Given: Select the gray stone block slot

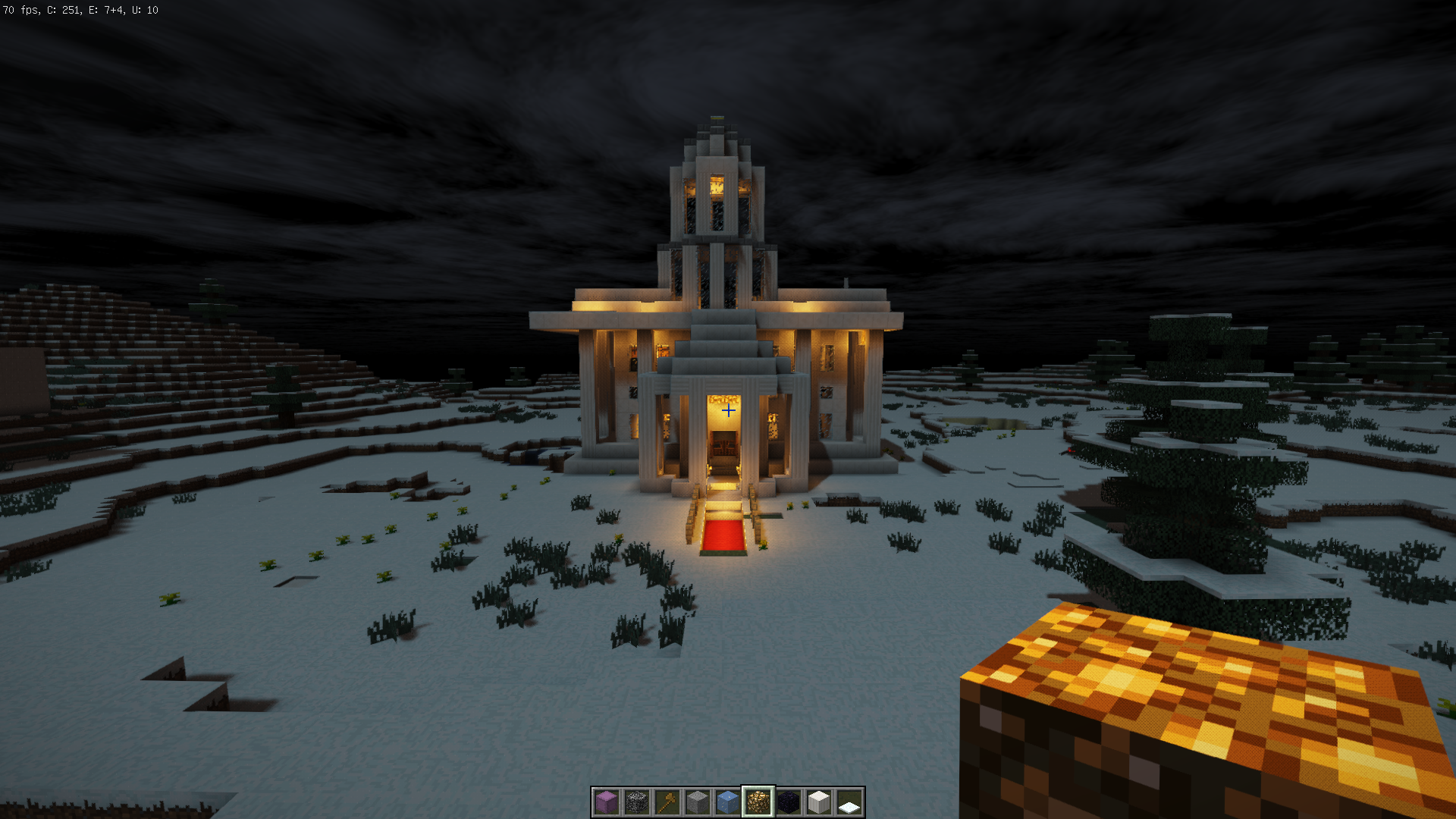Looking at the screenshot, I should click(698, 802).
